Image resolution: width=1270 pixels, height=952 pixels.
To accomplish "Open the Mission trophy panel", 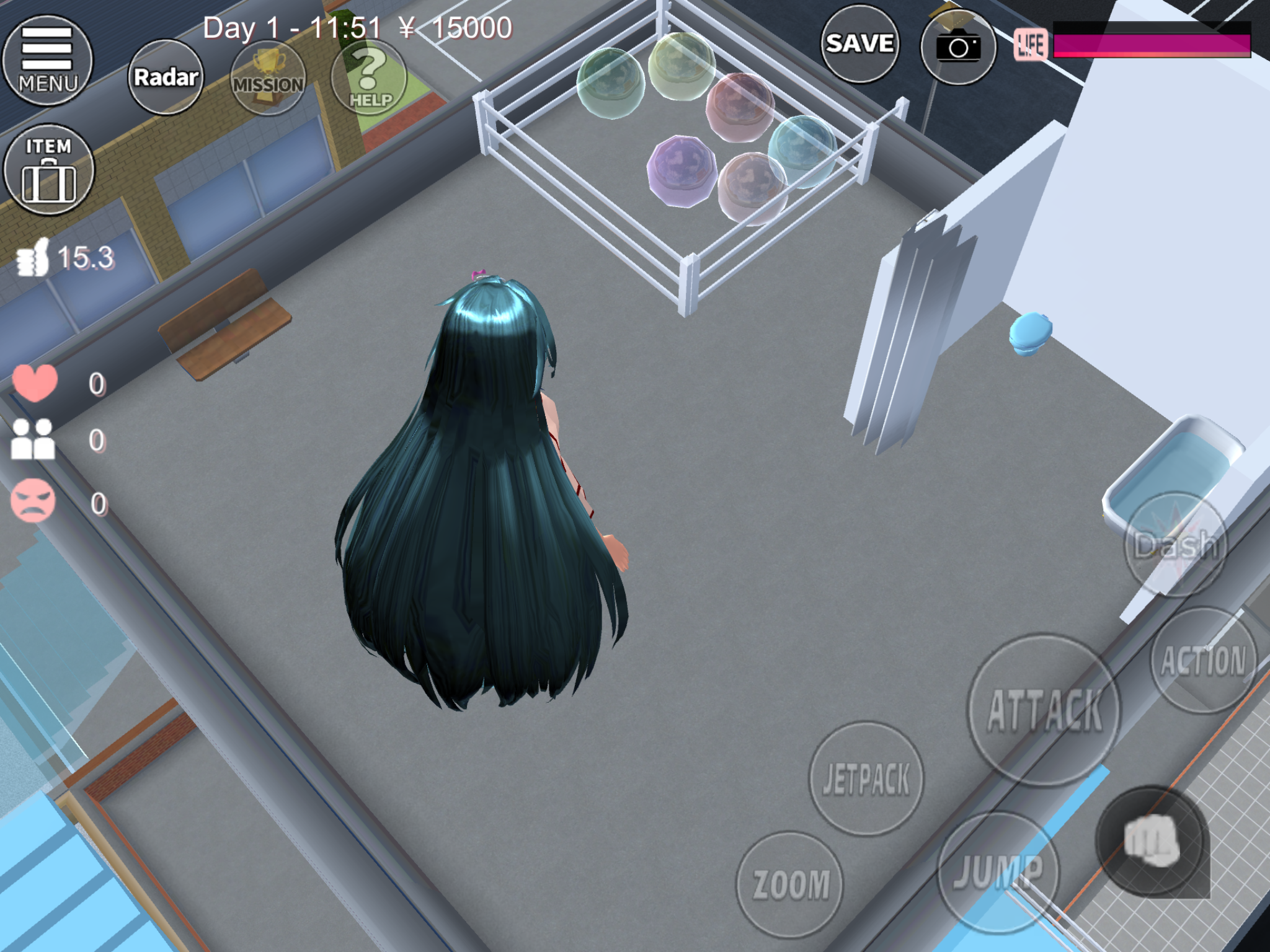I will (x=268, y=78).
